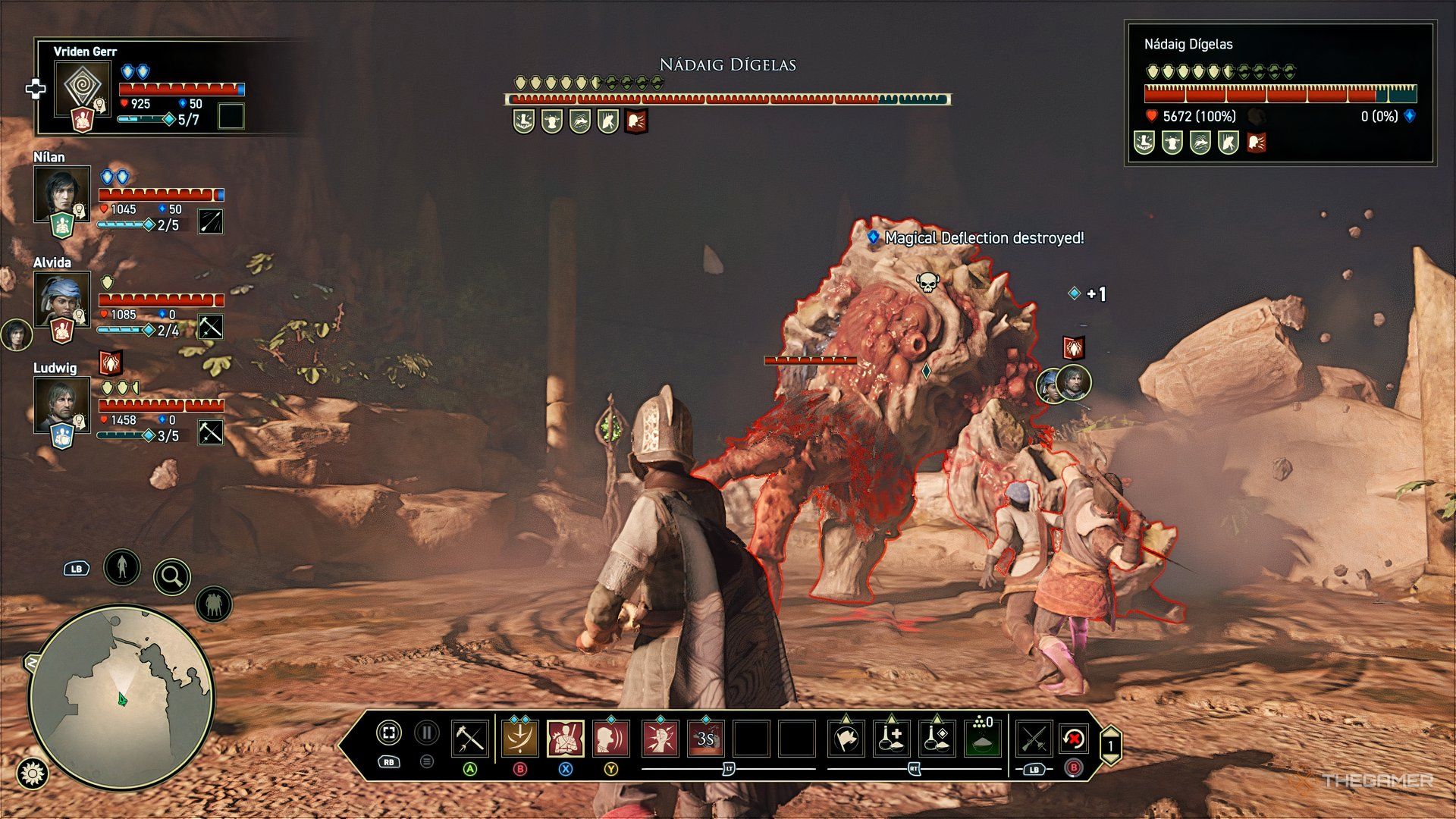Use the flask with plus sign

[892, 738]
